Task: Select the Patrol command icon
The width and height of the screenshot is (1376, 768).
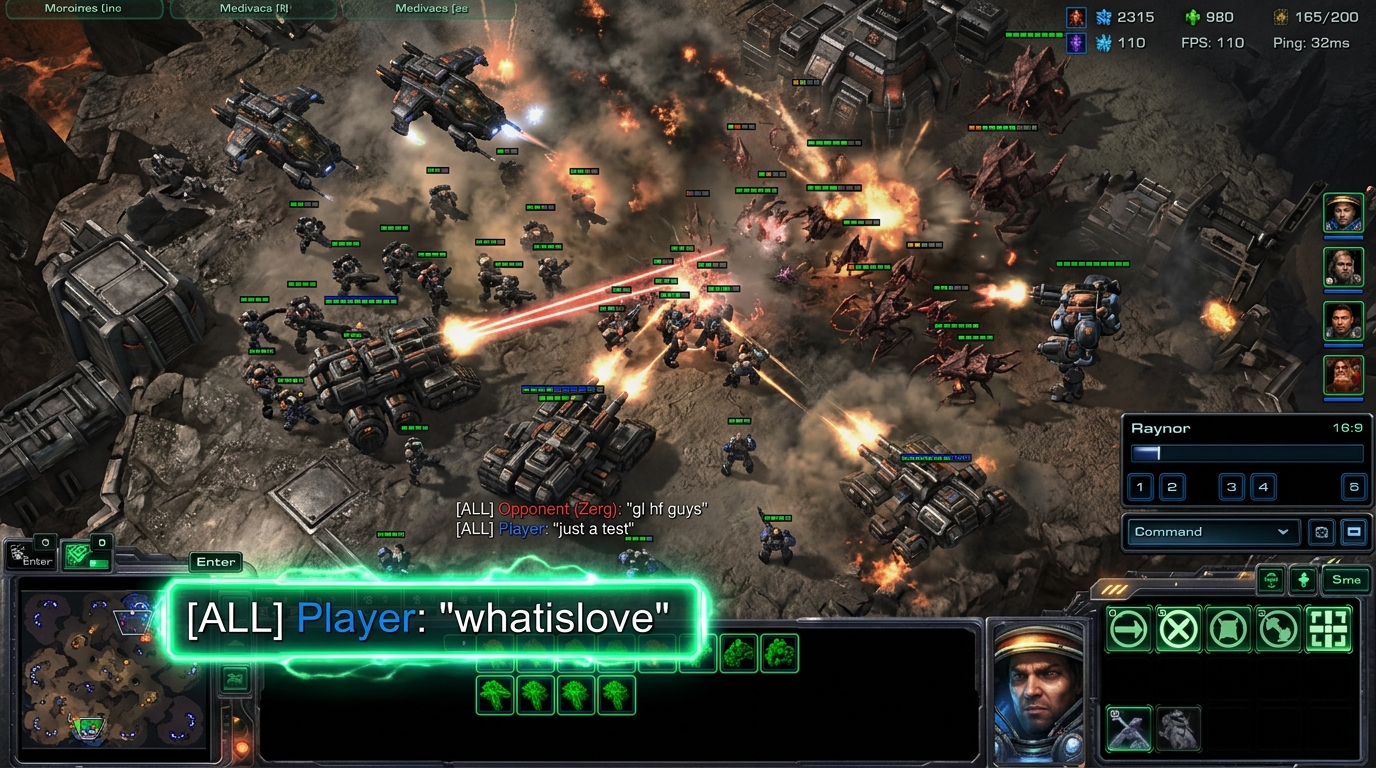Action: click(x=1278, y=629)
